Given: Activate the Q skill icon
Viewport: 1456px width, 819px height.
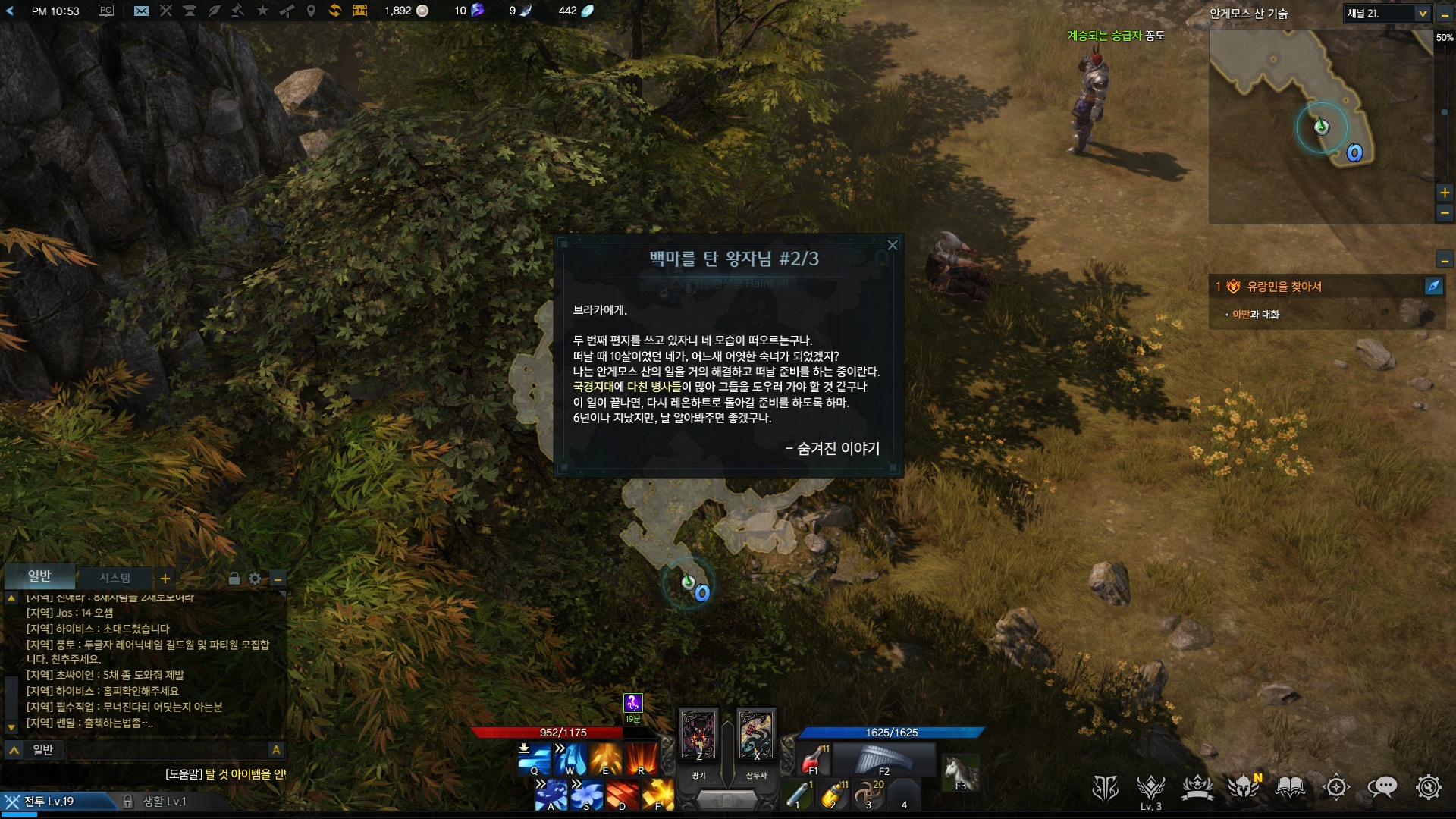Looking at the screenshot, I should [x=534, y=758].
